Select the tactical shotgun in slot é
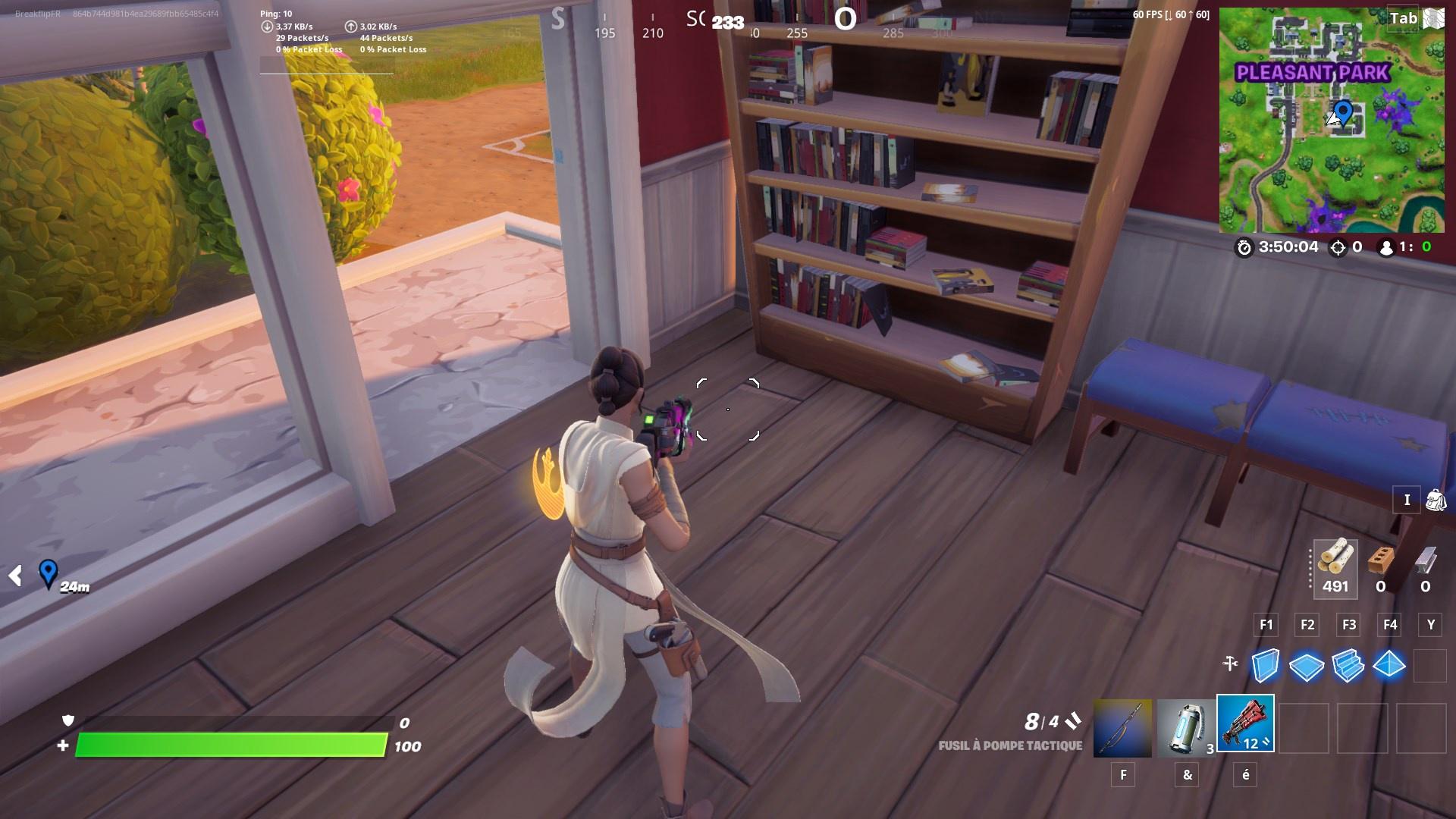 1247,726
